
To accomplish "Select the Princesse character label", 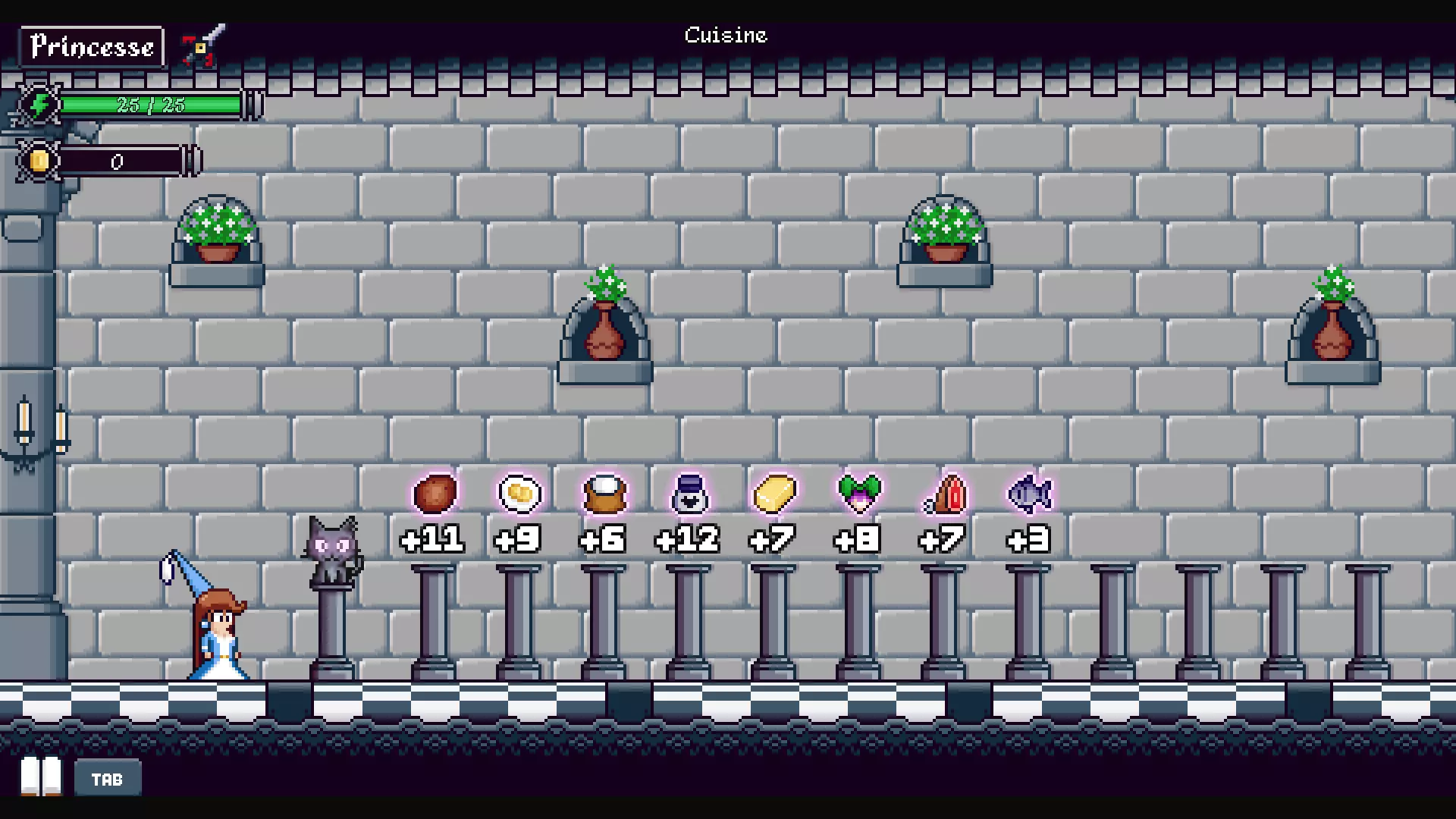I will (x=92, y=47).
